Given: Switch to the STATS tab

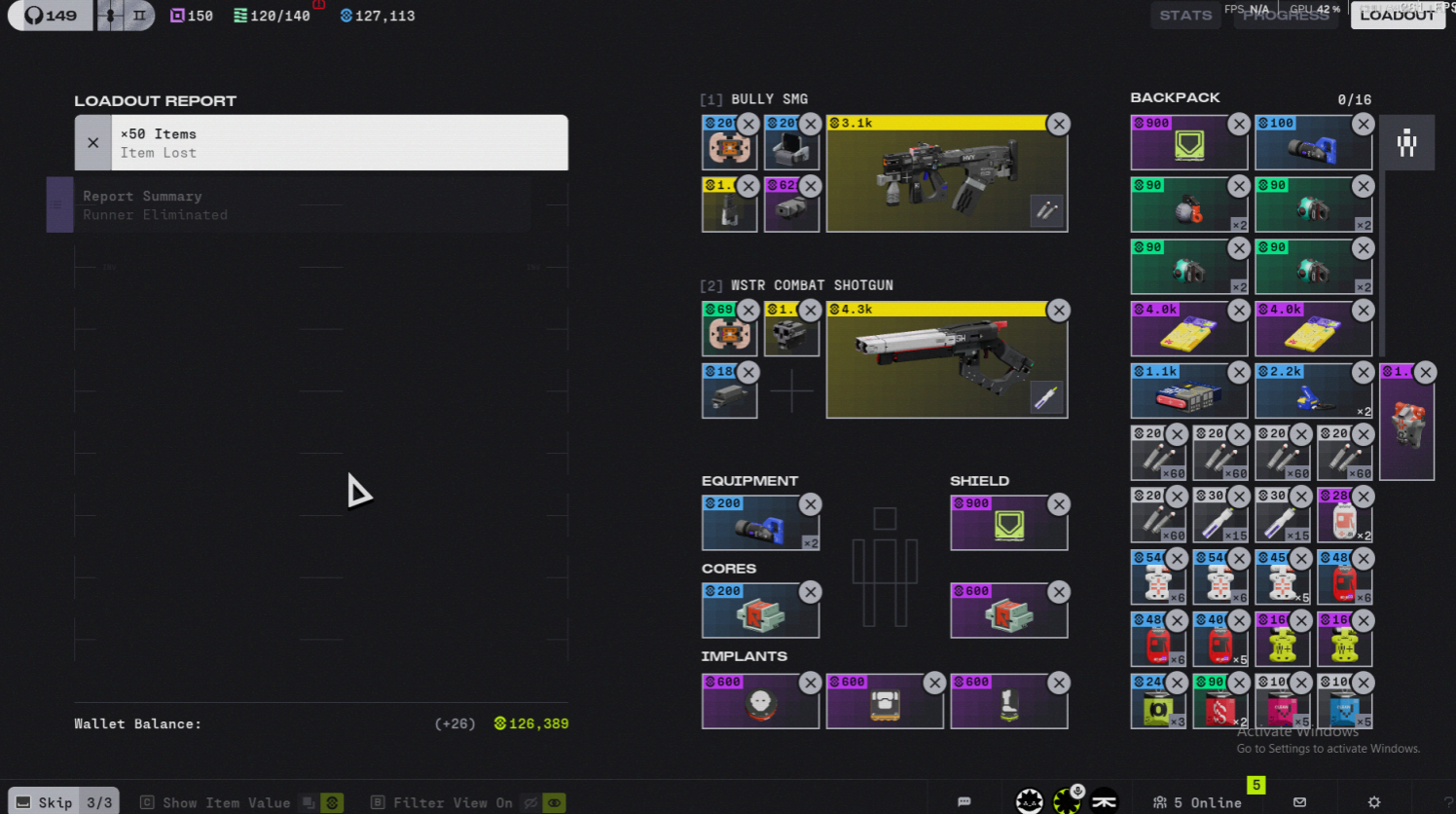Looking at the screenshot, I should [1185, 15].
